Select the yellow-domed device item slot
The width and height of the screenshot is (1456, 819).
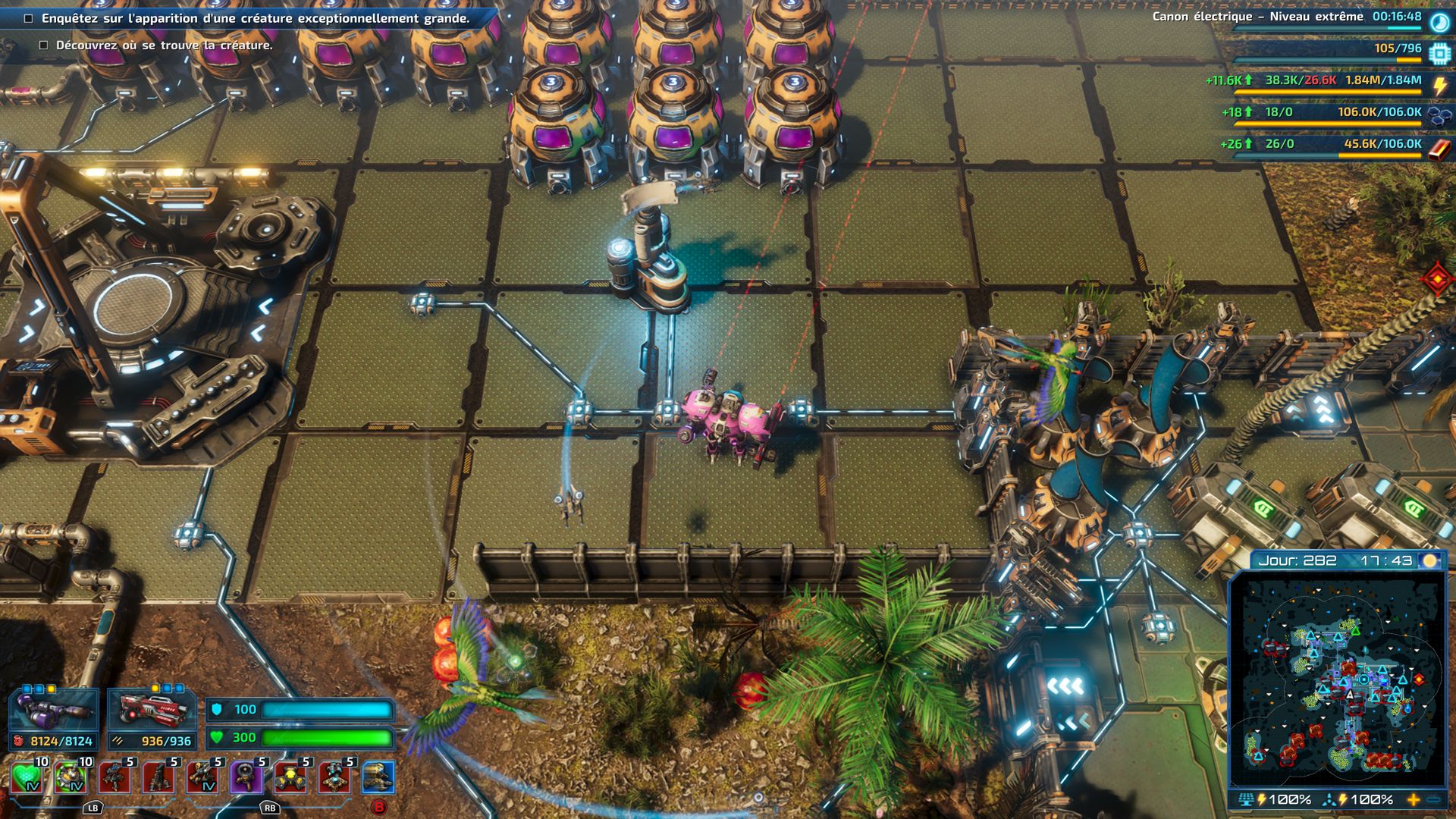pyautogui.click(x=290, y=777)
